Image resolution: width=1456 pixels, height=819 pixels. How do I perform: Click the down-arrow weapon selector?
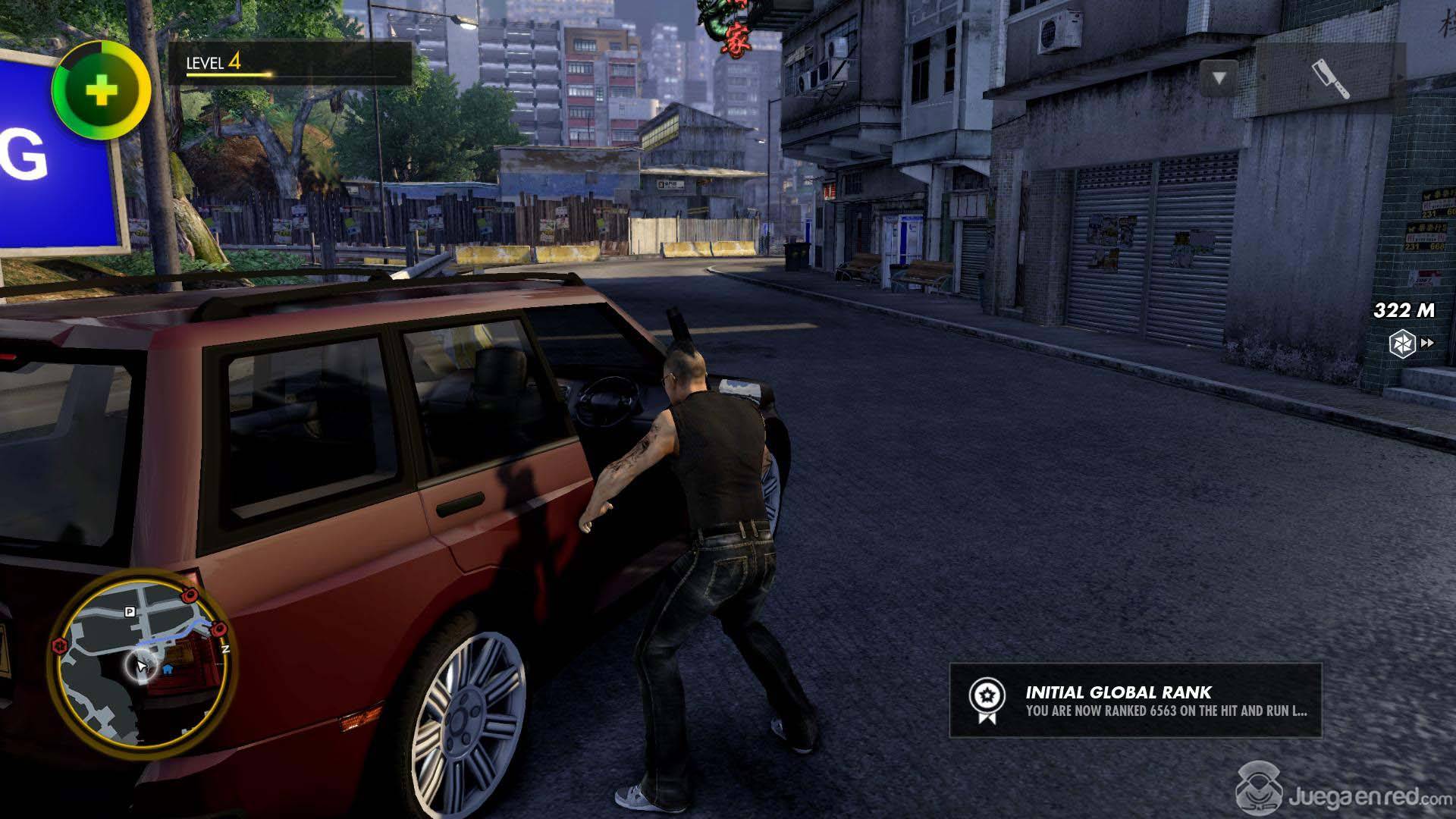pyautogui.click(x=1219, y=78)
